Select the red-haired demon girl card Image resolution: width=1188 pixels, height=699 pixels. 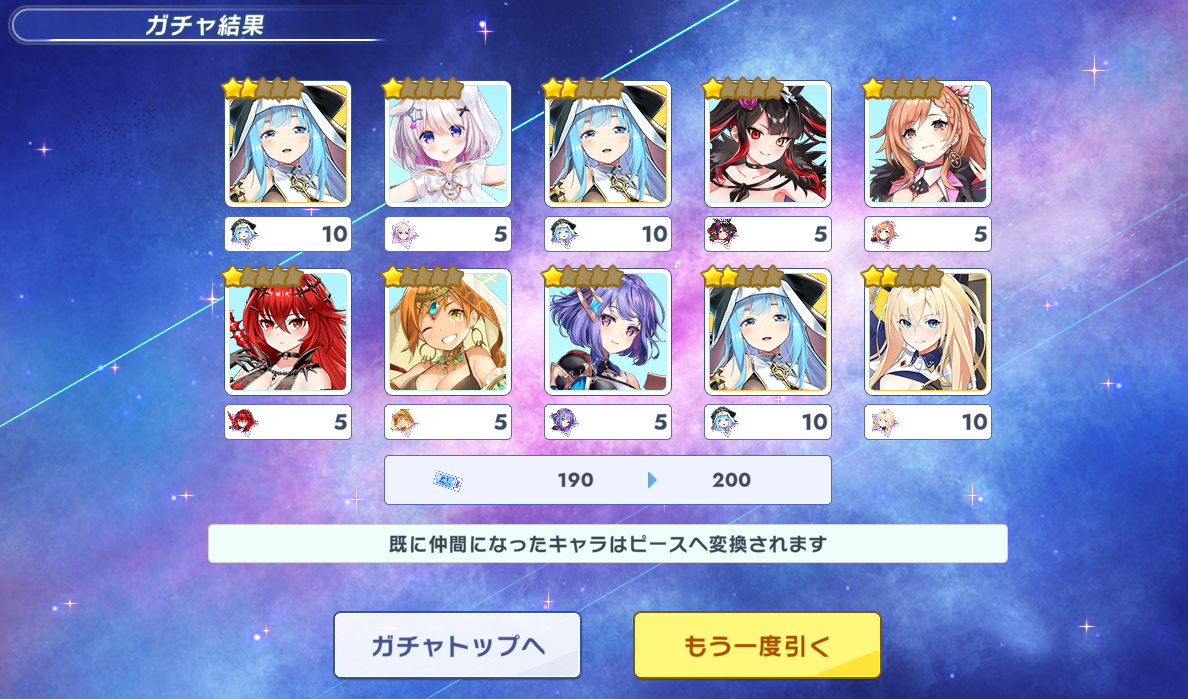pos(288,332)
